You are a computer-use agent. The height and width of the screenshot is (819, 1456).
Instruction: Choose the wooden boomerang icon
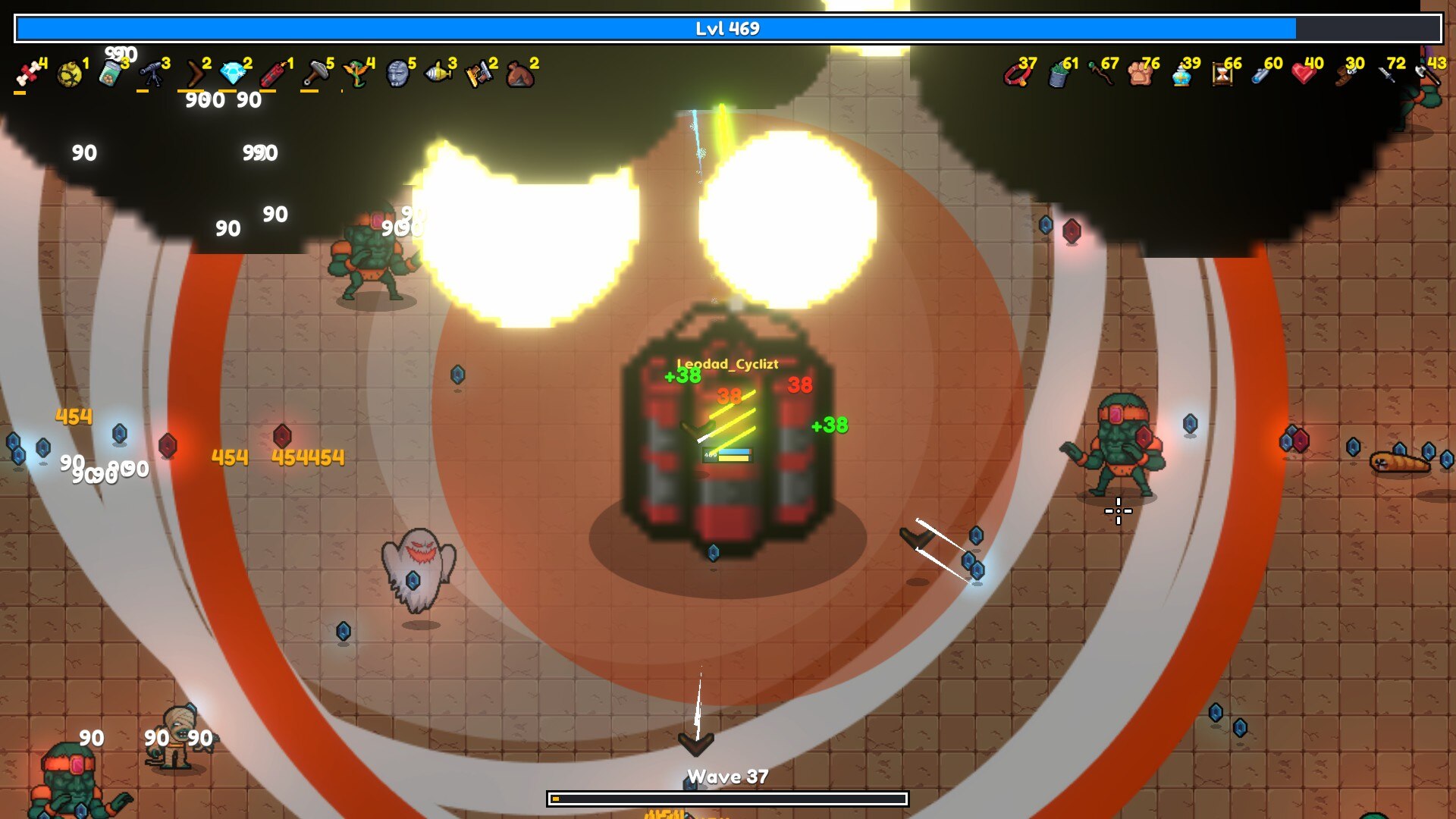click(195, 74)
